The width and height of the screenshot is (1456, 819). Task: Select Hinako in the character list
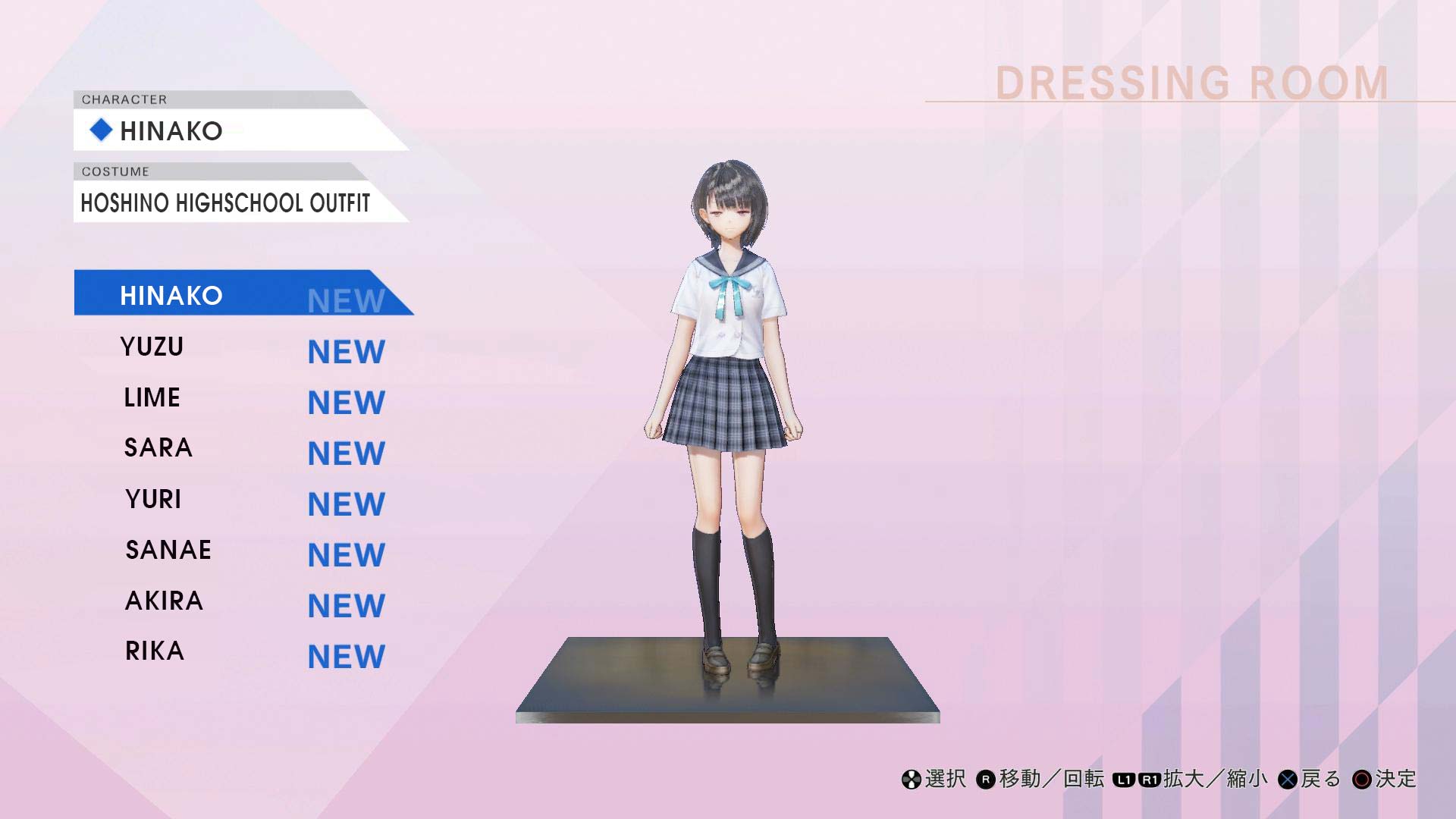[171, 295]
